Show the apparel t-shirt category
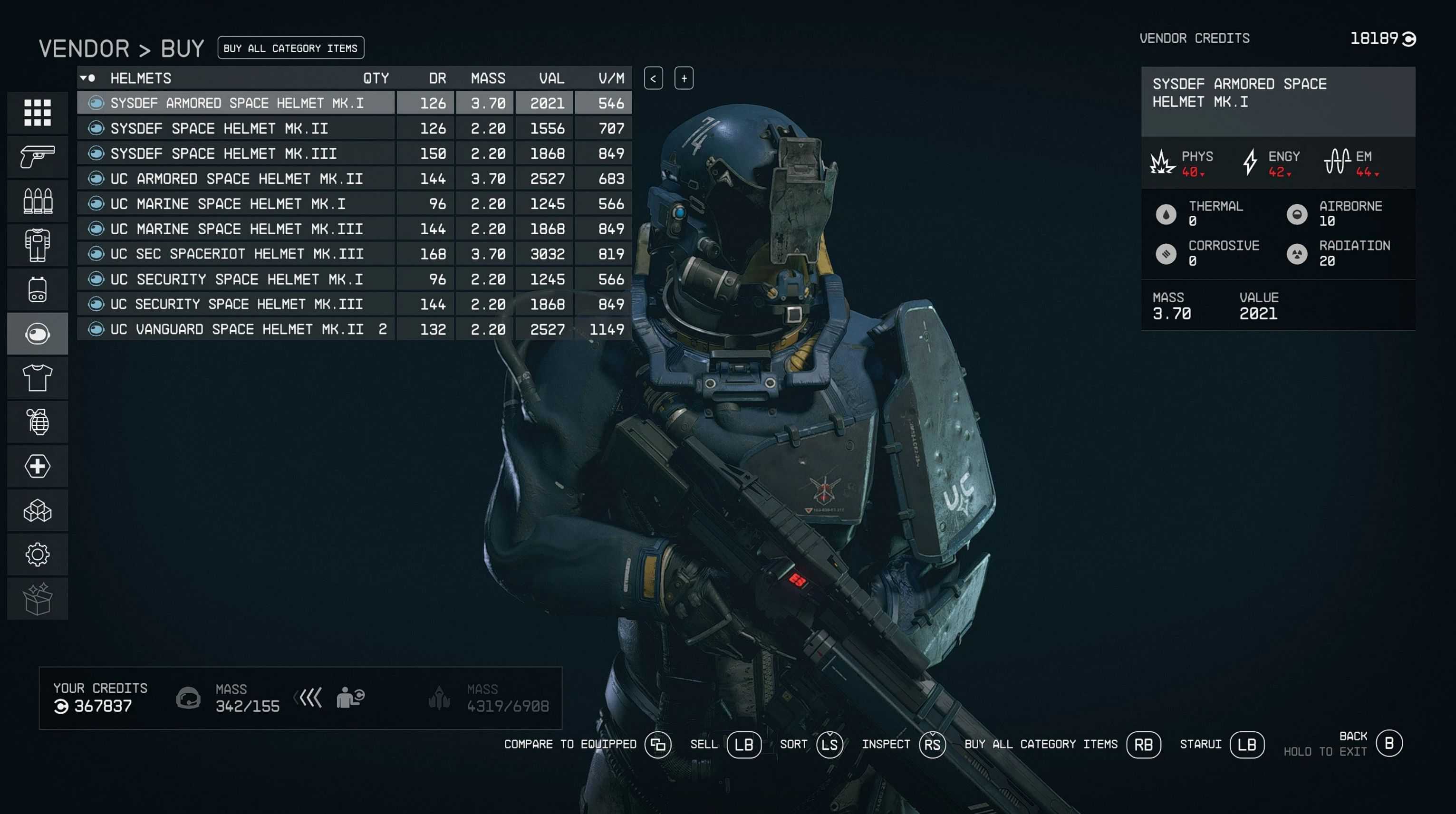Viewport: 1456px width, 814px height. point(37,378)
